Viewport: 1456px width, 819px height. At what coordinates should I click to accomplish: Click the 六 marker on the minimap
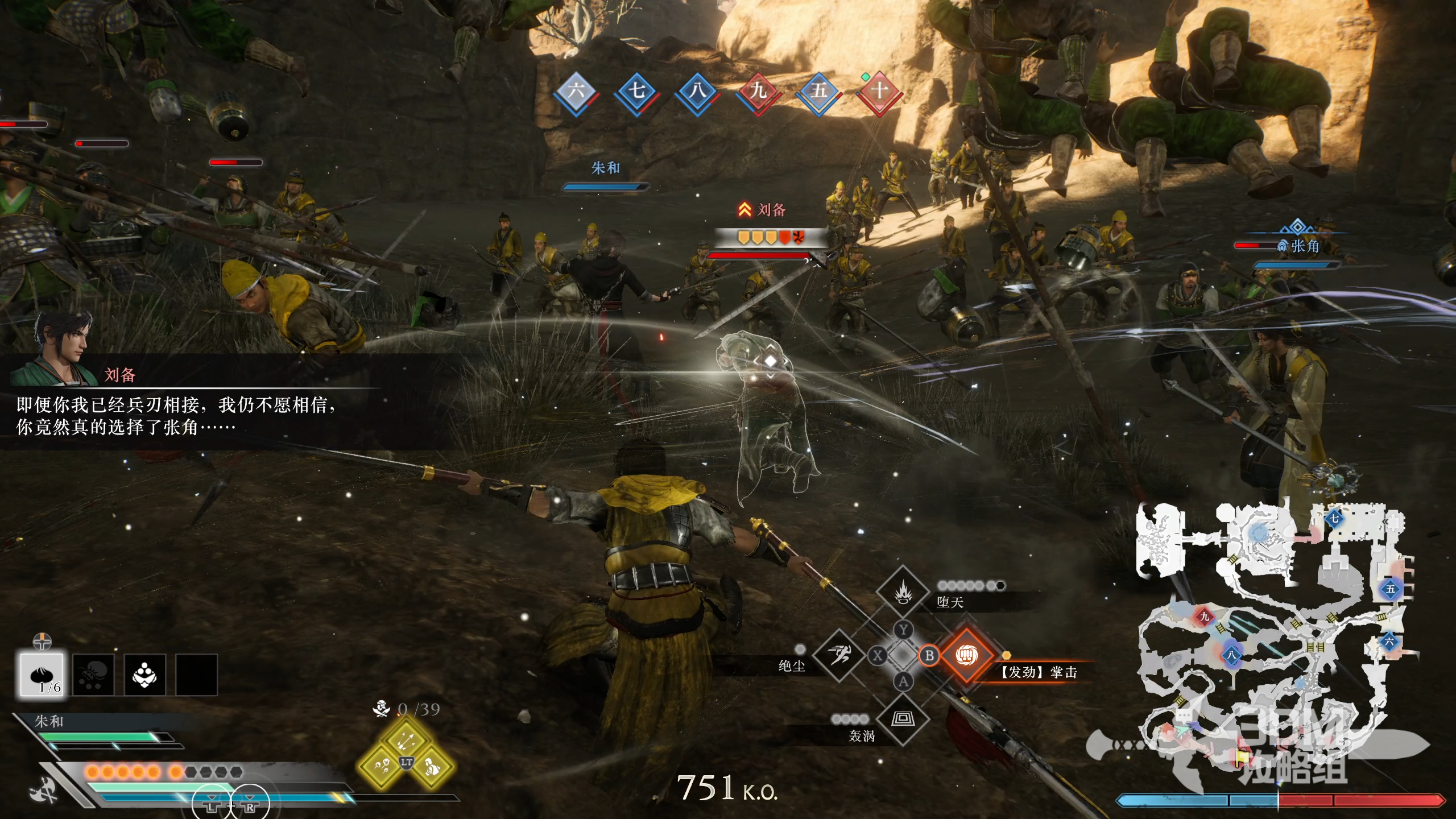tap(1389, 643)
